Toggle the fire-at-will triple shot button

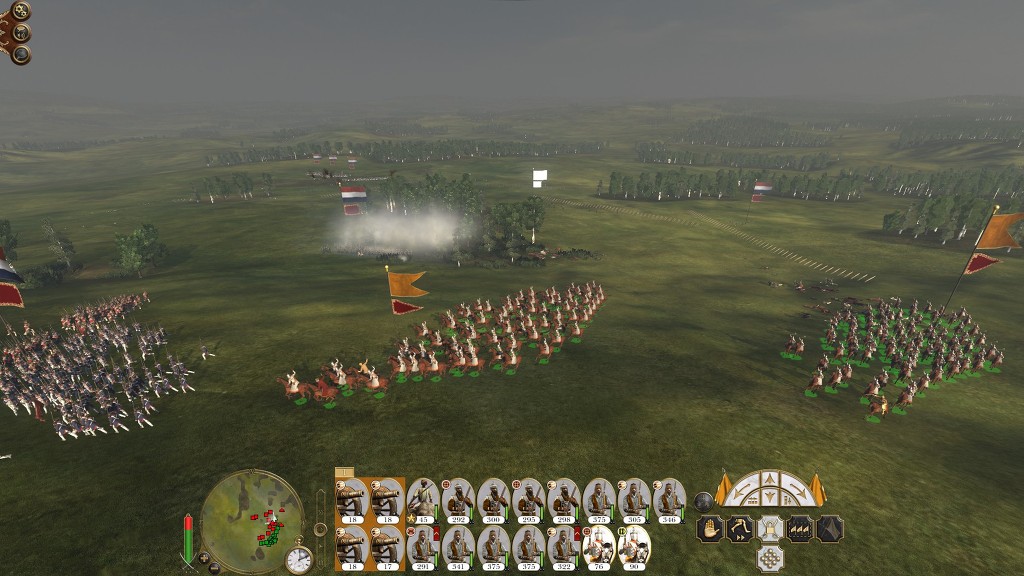pos(800,528)
